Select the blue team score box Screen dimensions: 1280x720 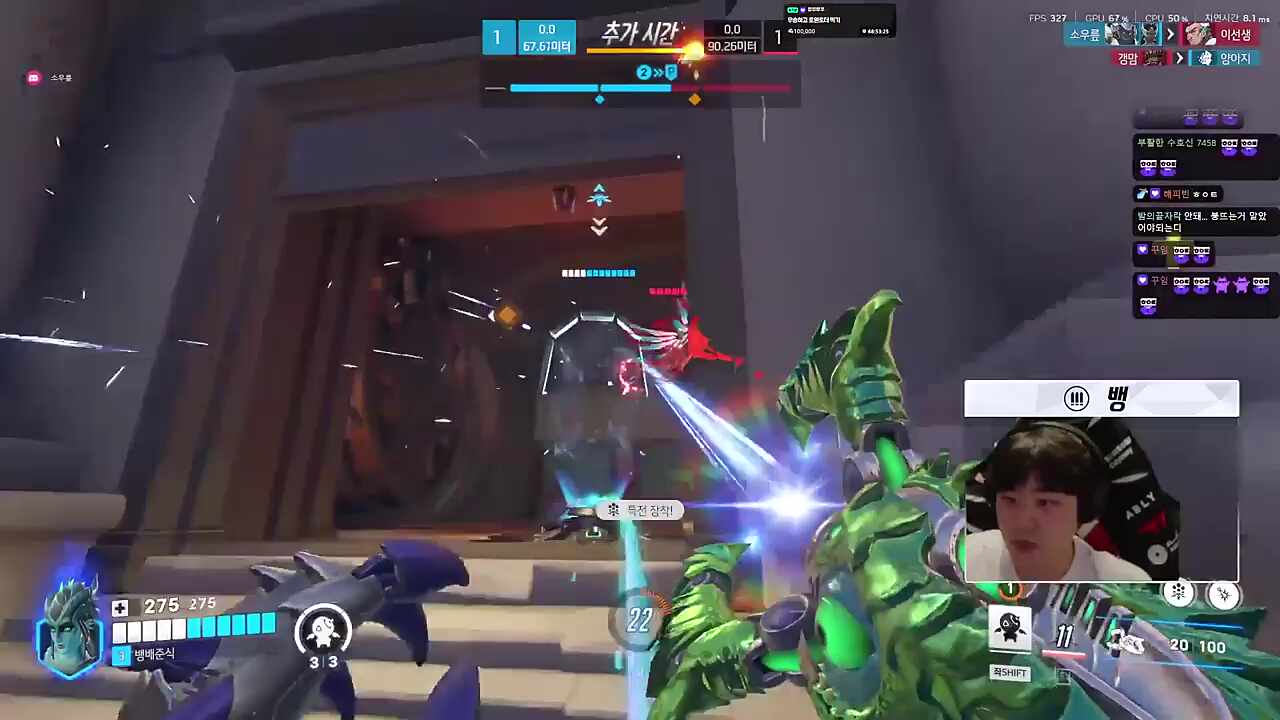click(497, 38)
